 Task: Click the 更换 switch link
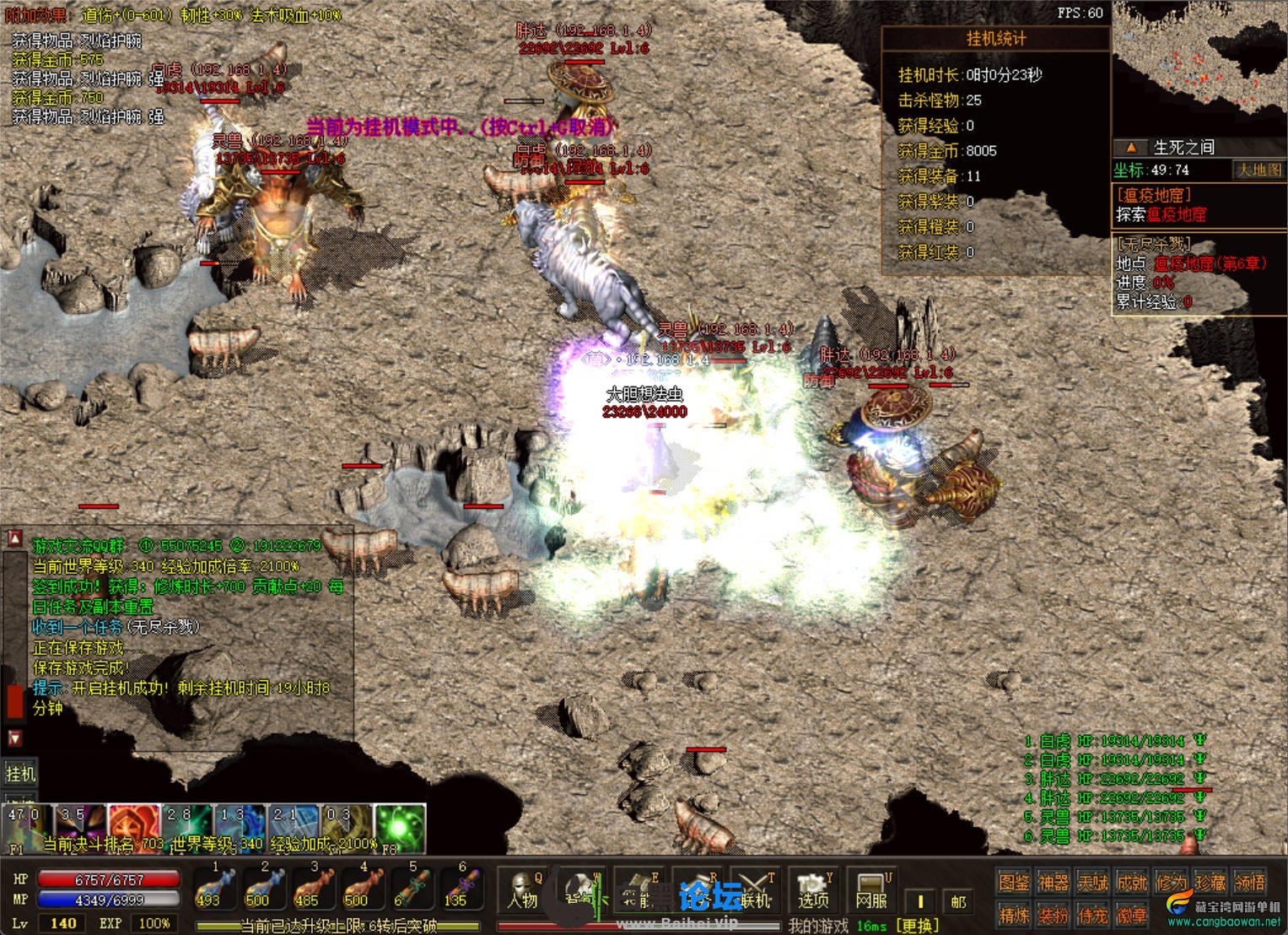point(919,925)
